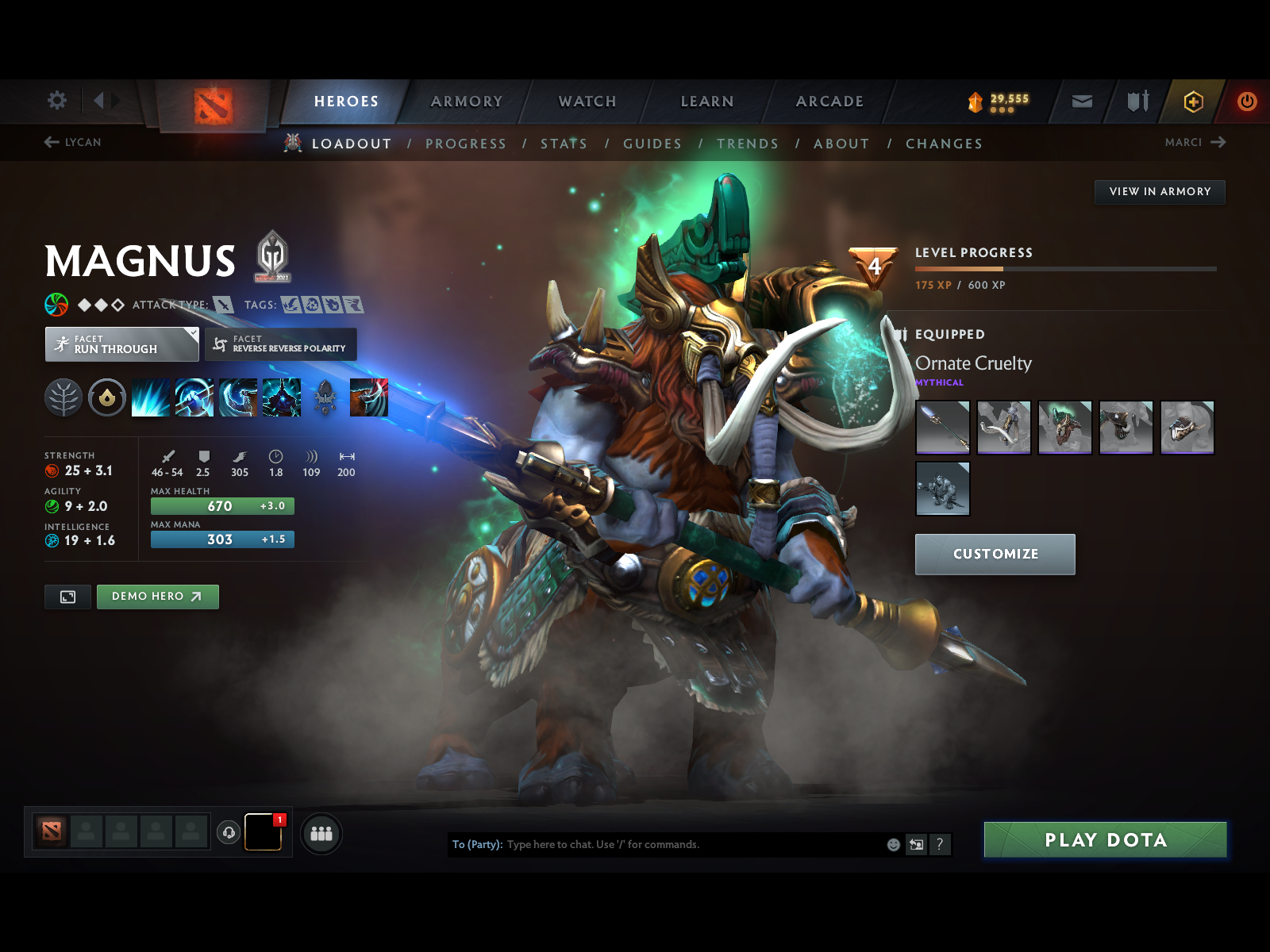This screenshot has width=1270, height=952.
Task: Toggle fullscreen hero preview next to Demo Hero
Action: (x=67, y=597)
